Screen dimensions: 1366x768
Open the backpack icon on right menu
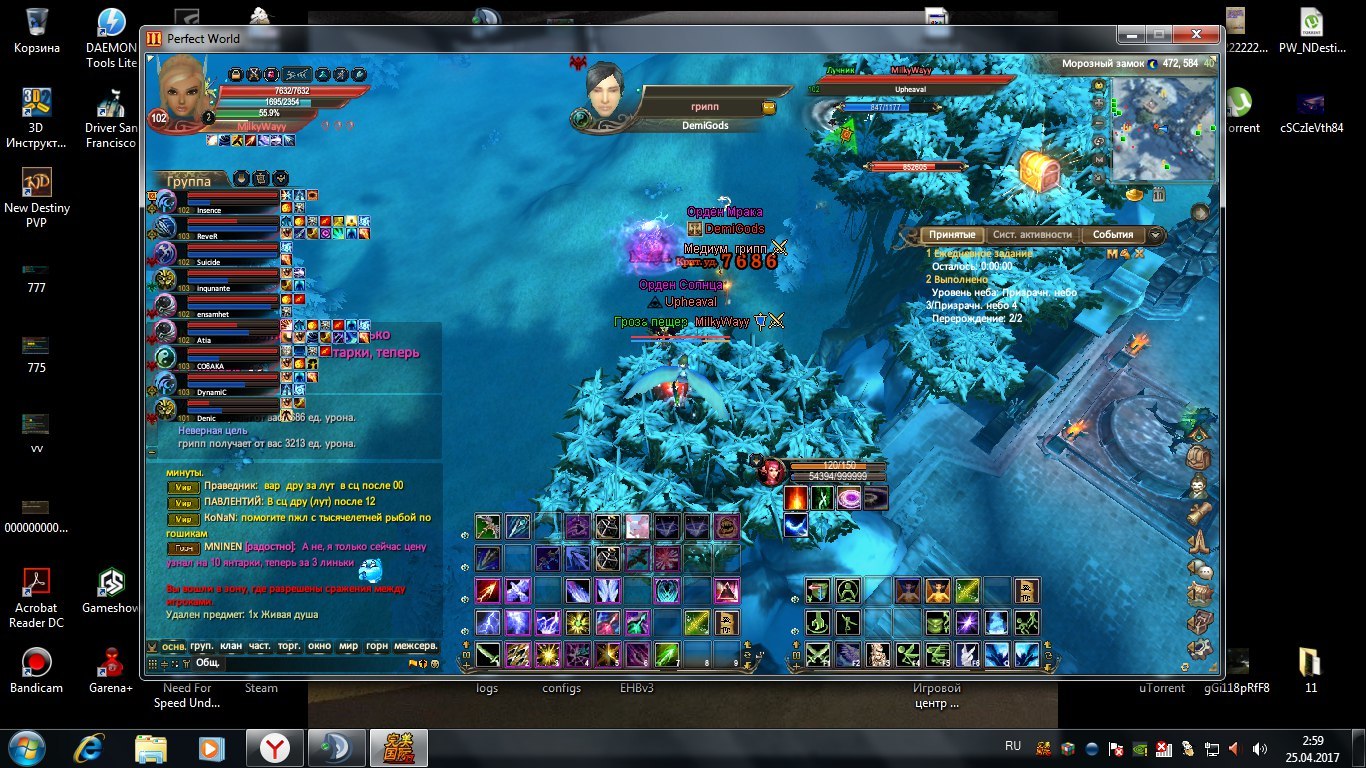coord(1198,458)
